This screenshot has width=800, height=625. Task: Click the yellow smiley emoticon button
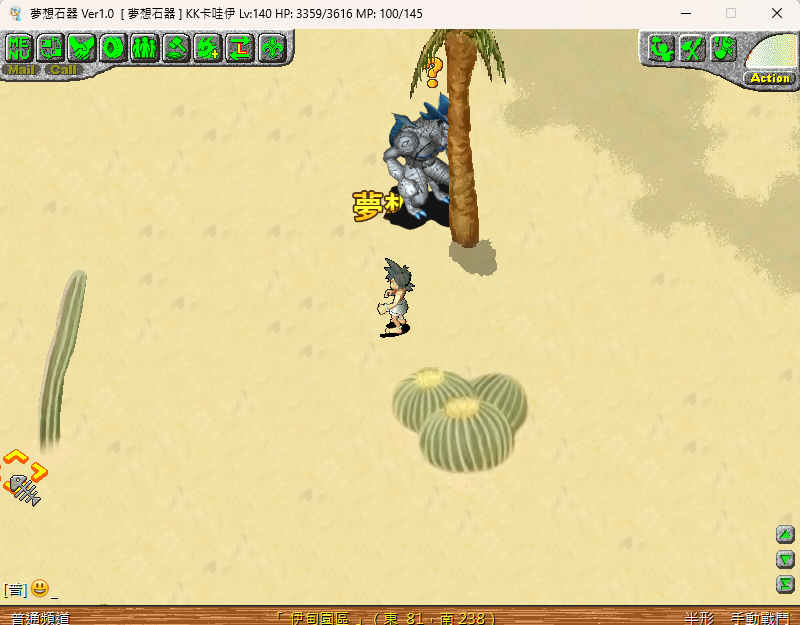[40, 588]
